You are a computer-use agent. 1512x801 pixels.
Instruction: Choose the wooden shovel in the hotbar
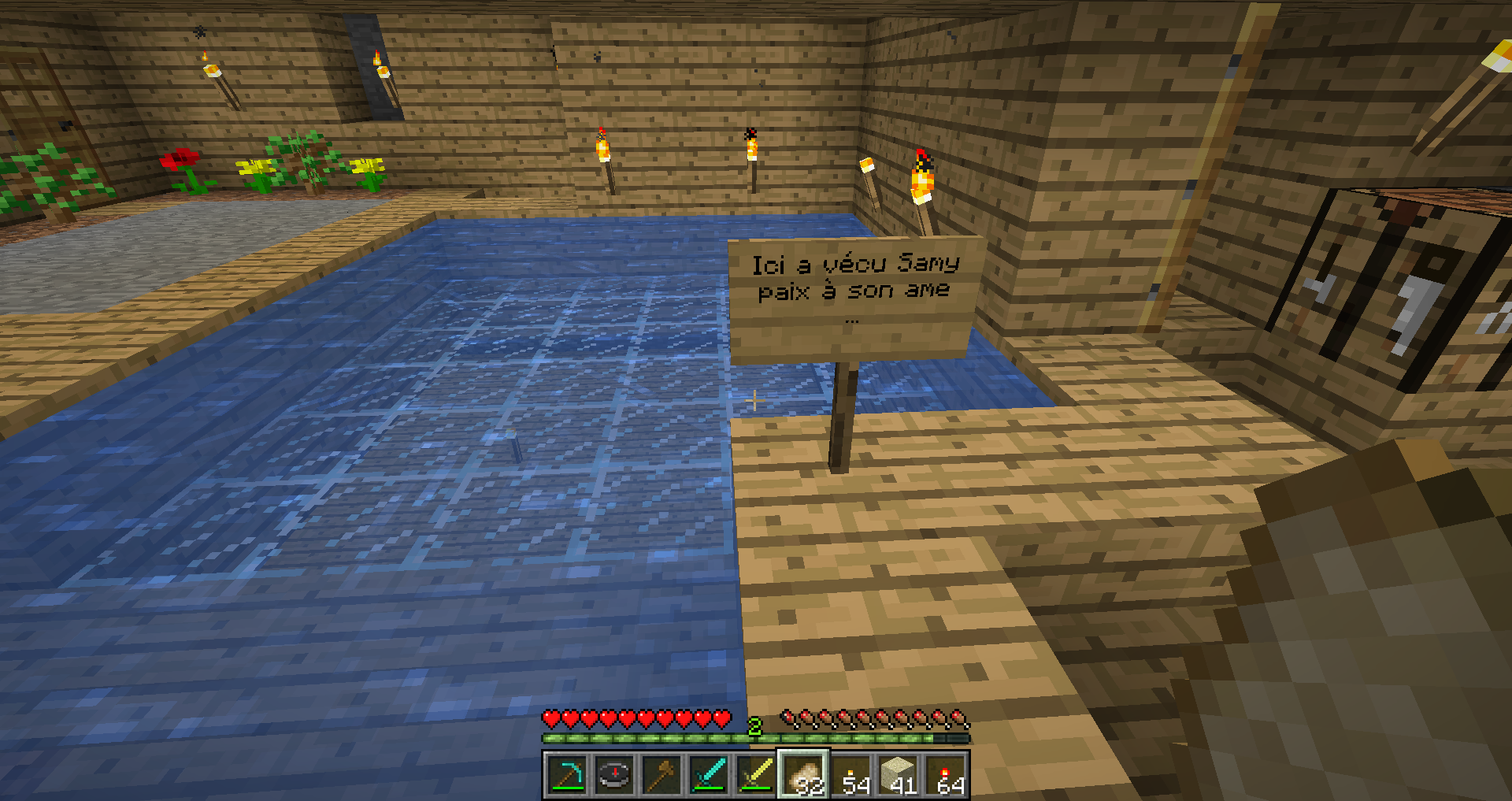[661, 775]
